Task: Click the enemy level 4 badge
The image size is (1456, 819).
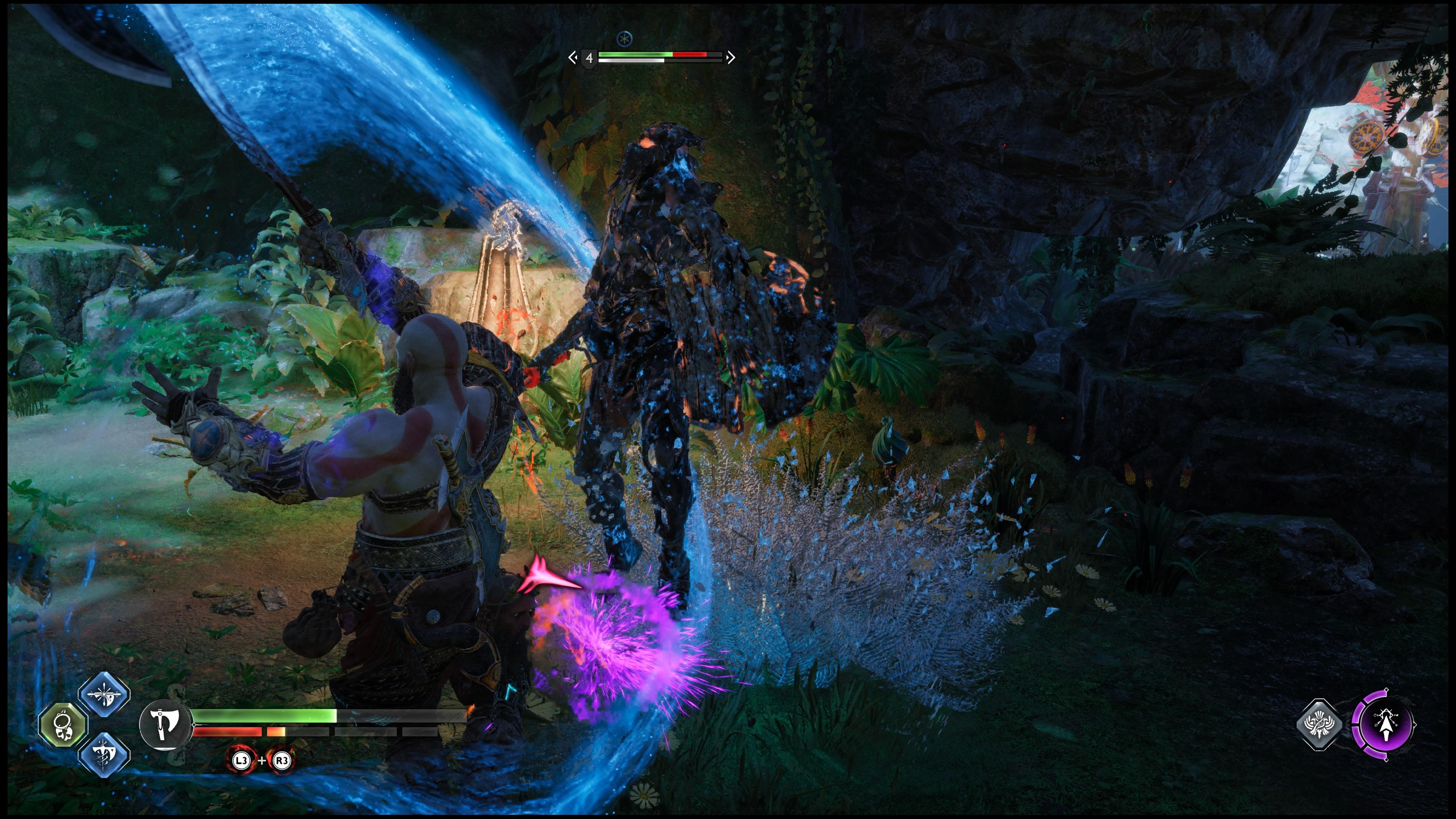Action: [589, 58]
